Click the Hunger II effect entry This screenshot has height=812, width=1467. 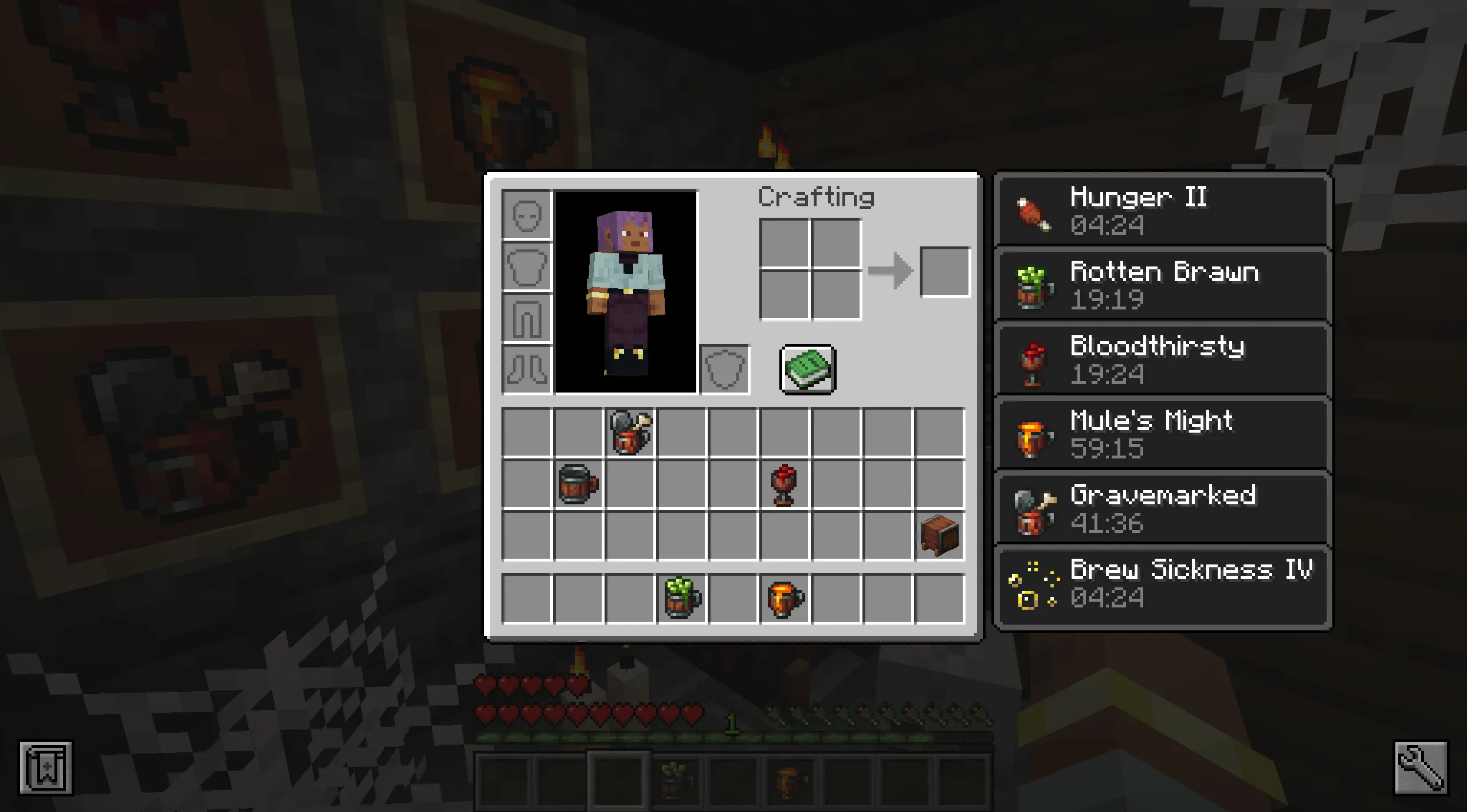point(1161,211)
